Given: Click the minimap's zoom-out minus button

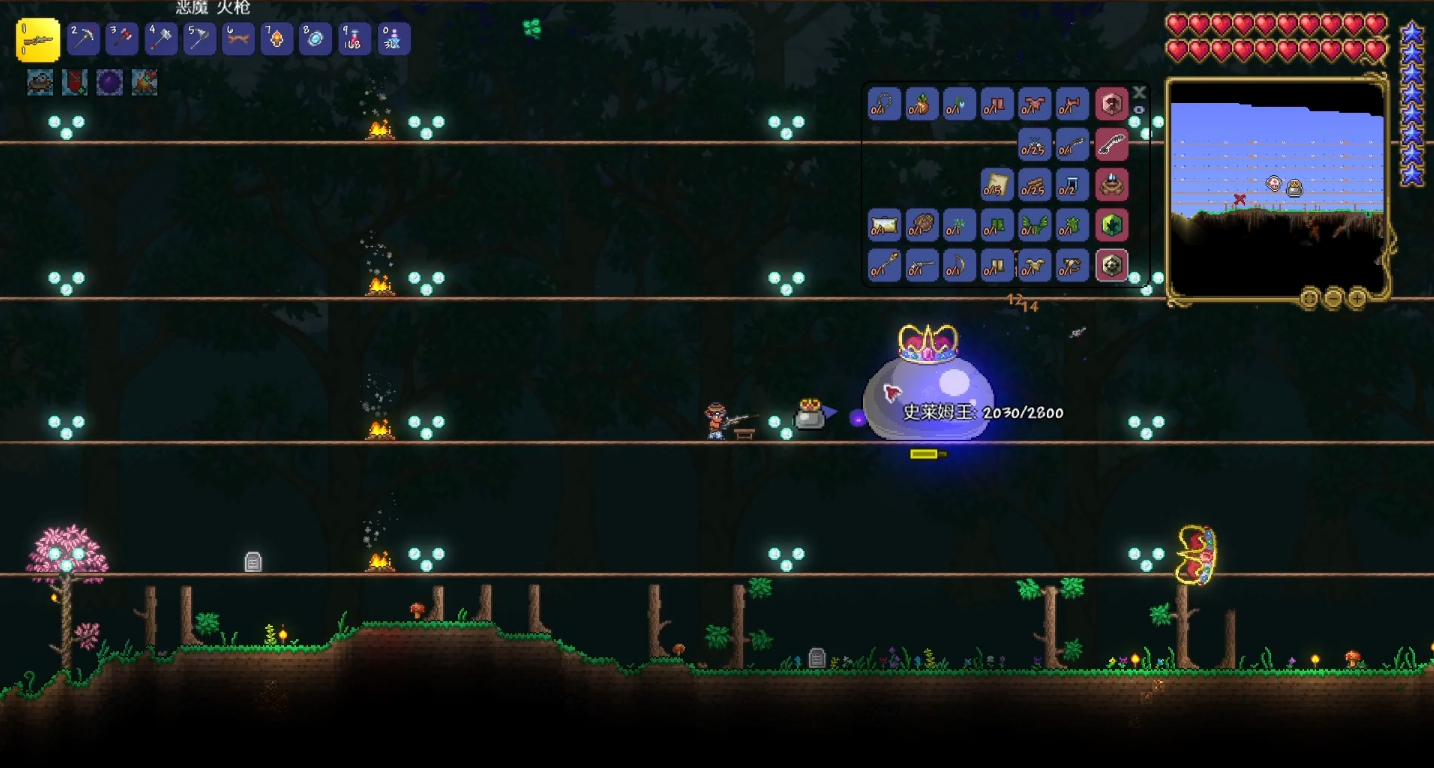Looking at the screenshot, I should pos(1333,297).
